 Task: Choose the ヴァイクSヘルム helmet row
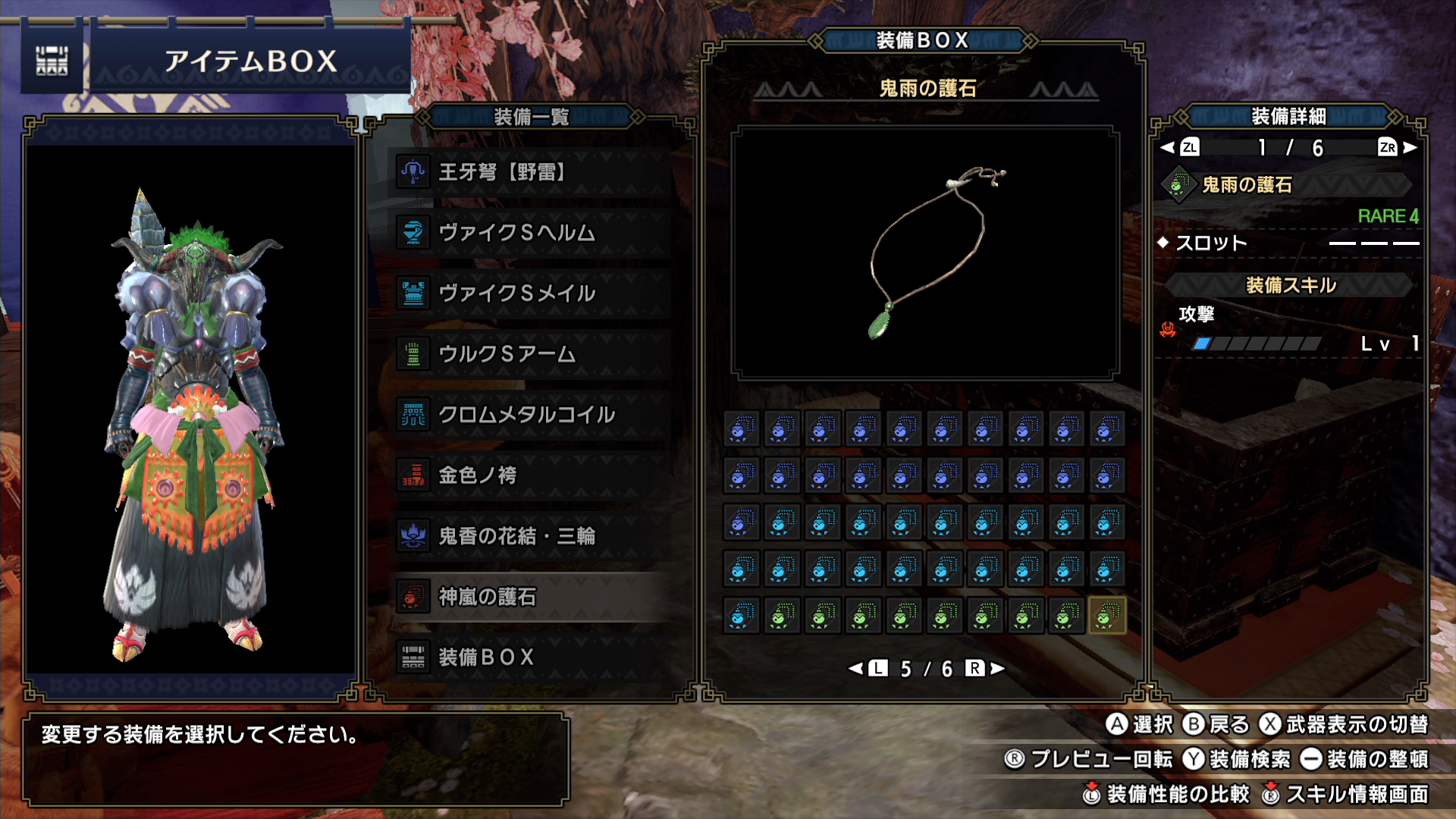pos(531,233)
